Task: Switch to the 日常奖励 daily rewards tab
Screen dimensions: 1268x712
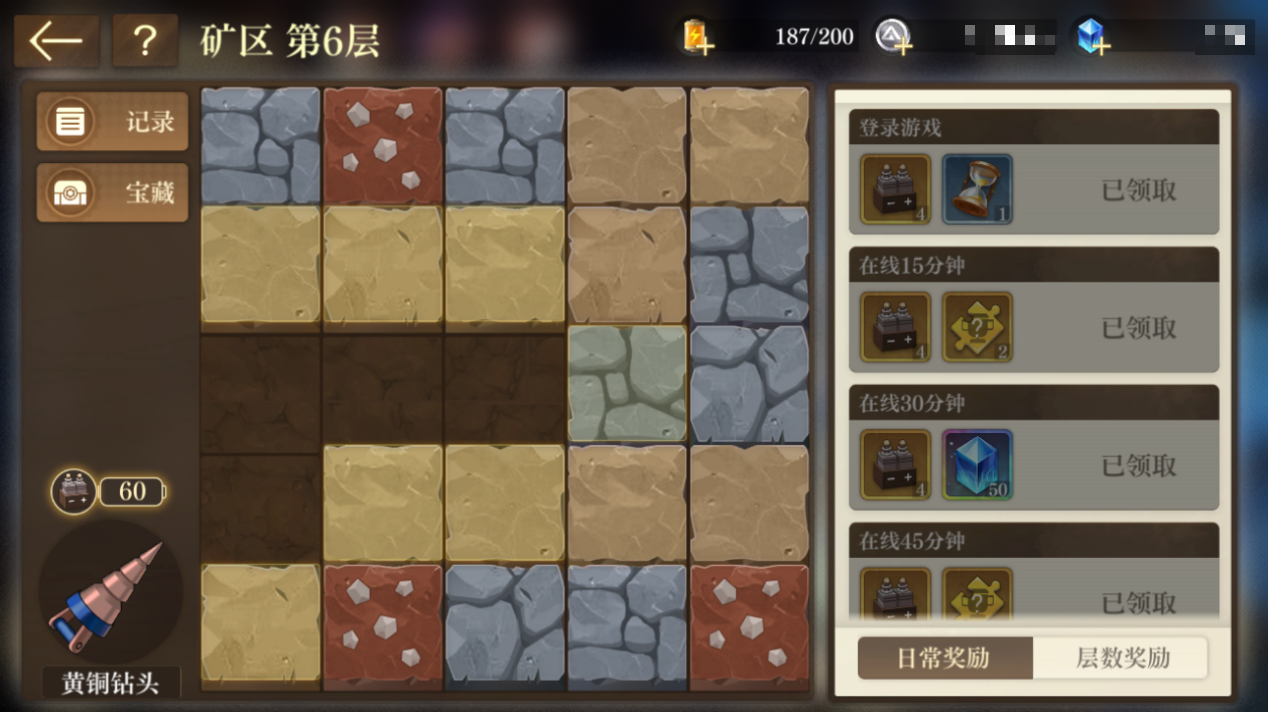Action: pos(943,658)
